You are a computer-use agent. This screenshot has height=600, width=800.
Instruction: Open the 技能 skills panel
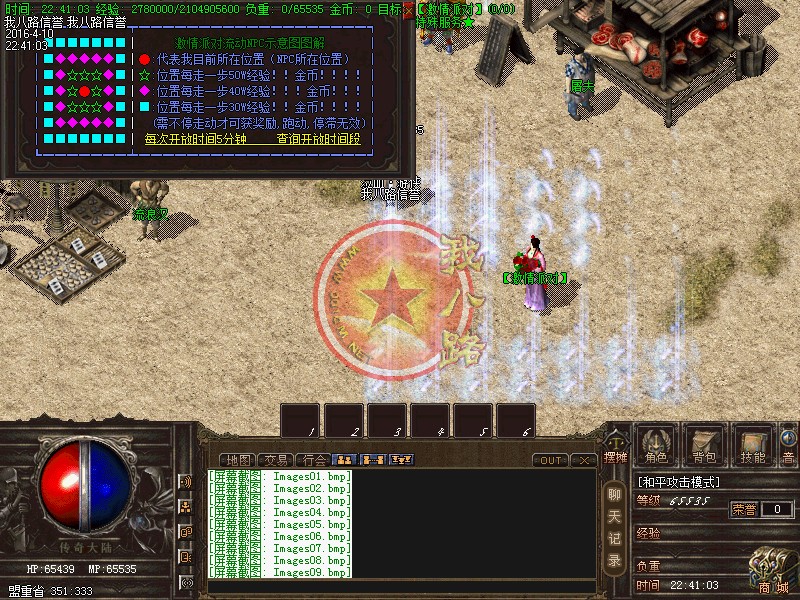click(x=753, y=444)
